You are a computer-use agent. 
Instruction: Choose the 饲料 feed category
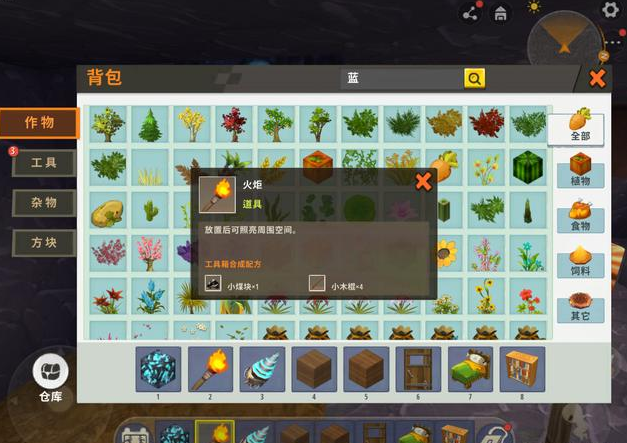point(579,262)
